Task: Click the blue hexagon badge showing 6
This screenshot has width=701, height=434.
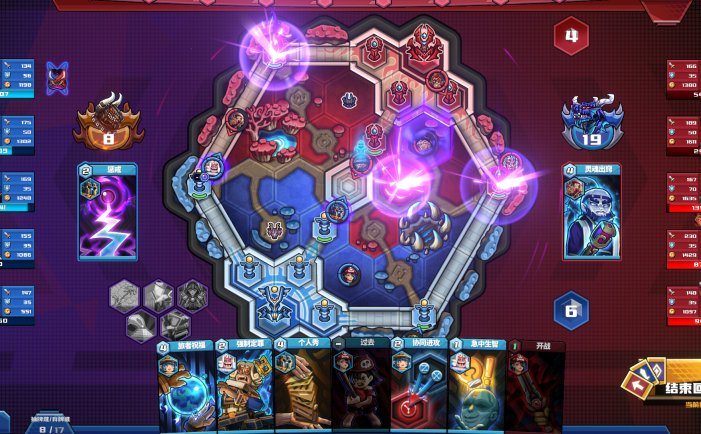Action: click(570, 310)
